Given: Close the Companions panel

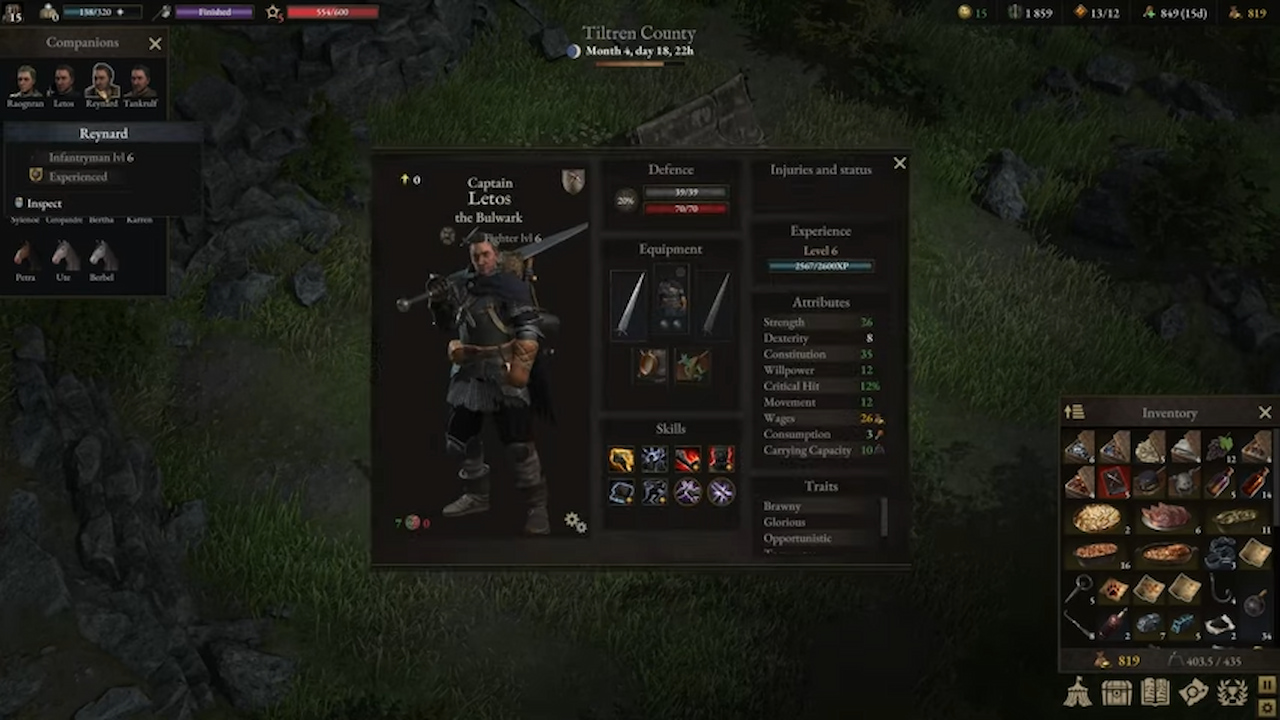Looking at the screenshot, I should tap(155, 43).
